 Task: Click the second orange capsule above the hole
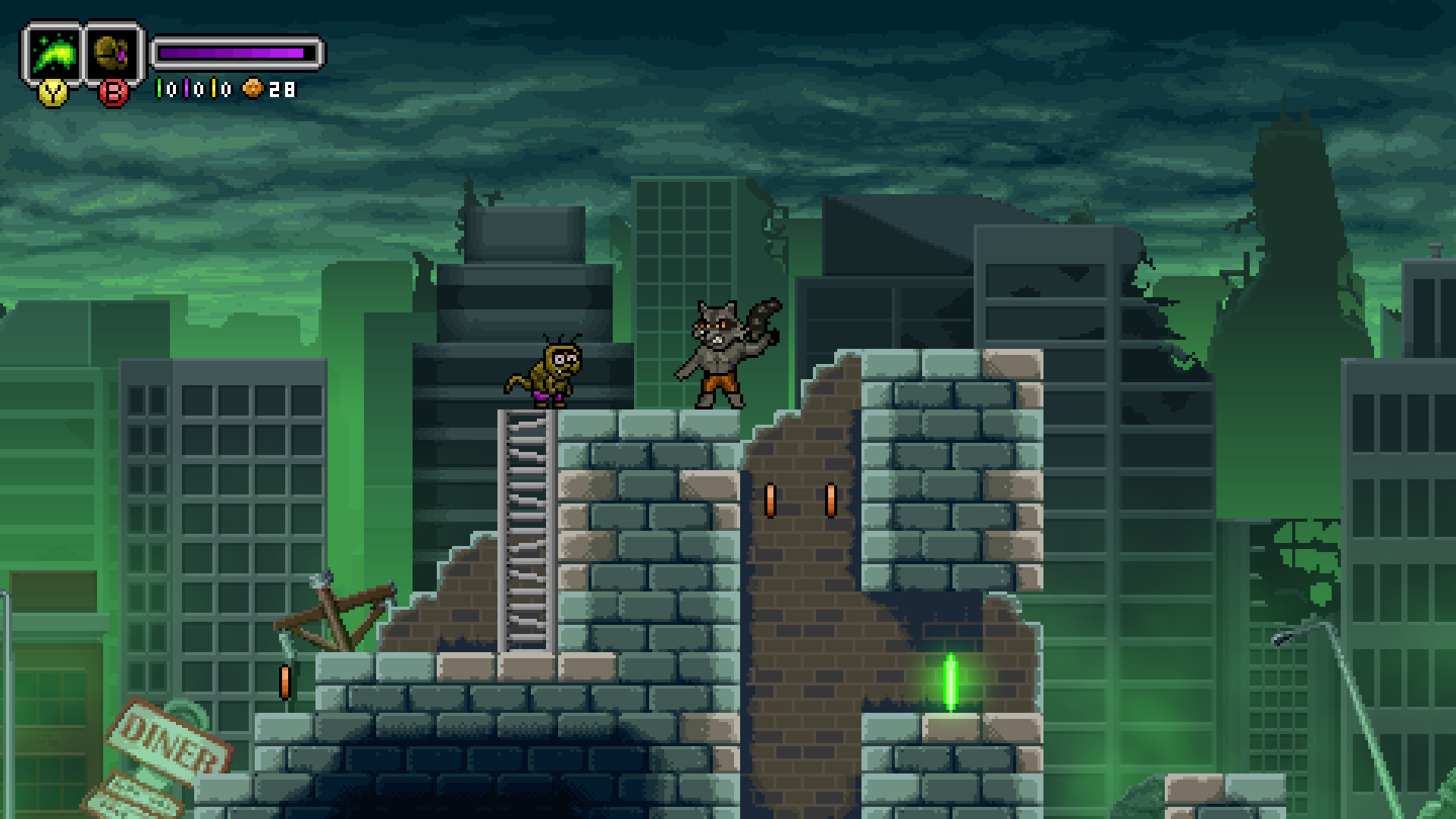click(x=830, y=500)
